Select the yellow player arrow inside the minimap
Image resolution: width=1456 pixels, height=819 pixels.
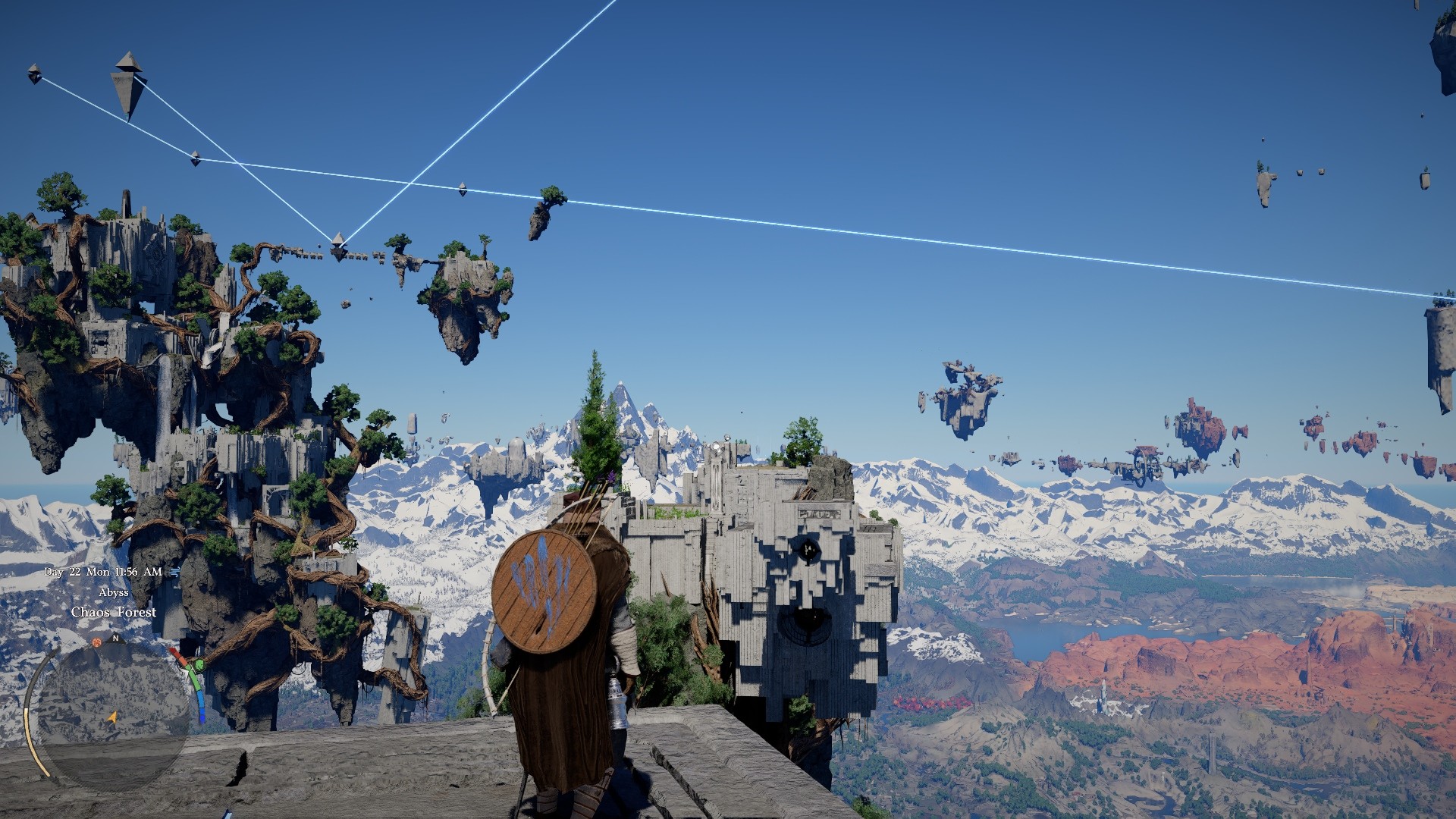pos(112,717)
